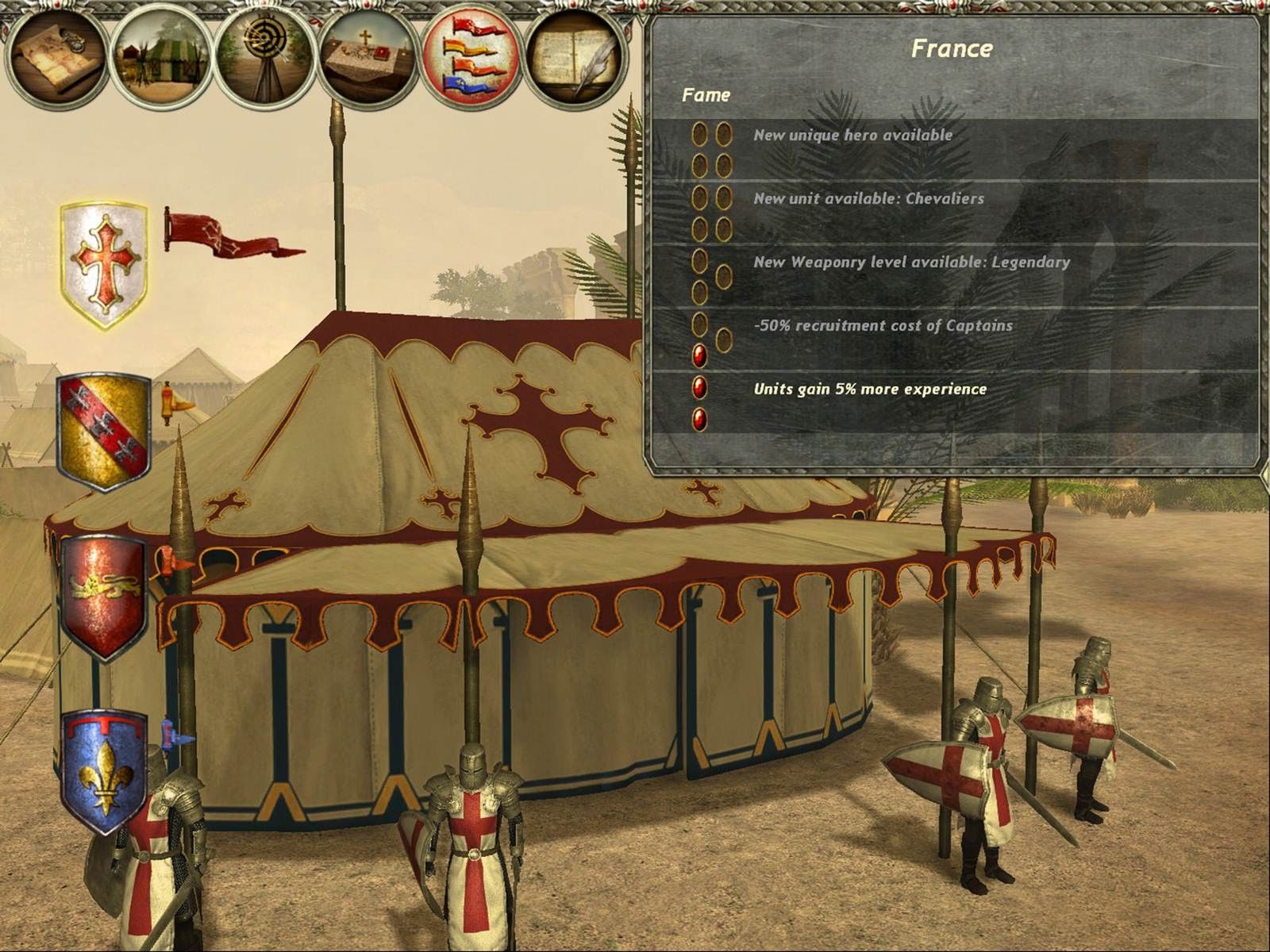The width and height of the screenshot is (1270, 952).
Task: Select the Chevaliers unit fame reward row
Action: click(x=868, y=199)
